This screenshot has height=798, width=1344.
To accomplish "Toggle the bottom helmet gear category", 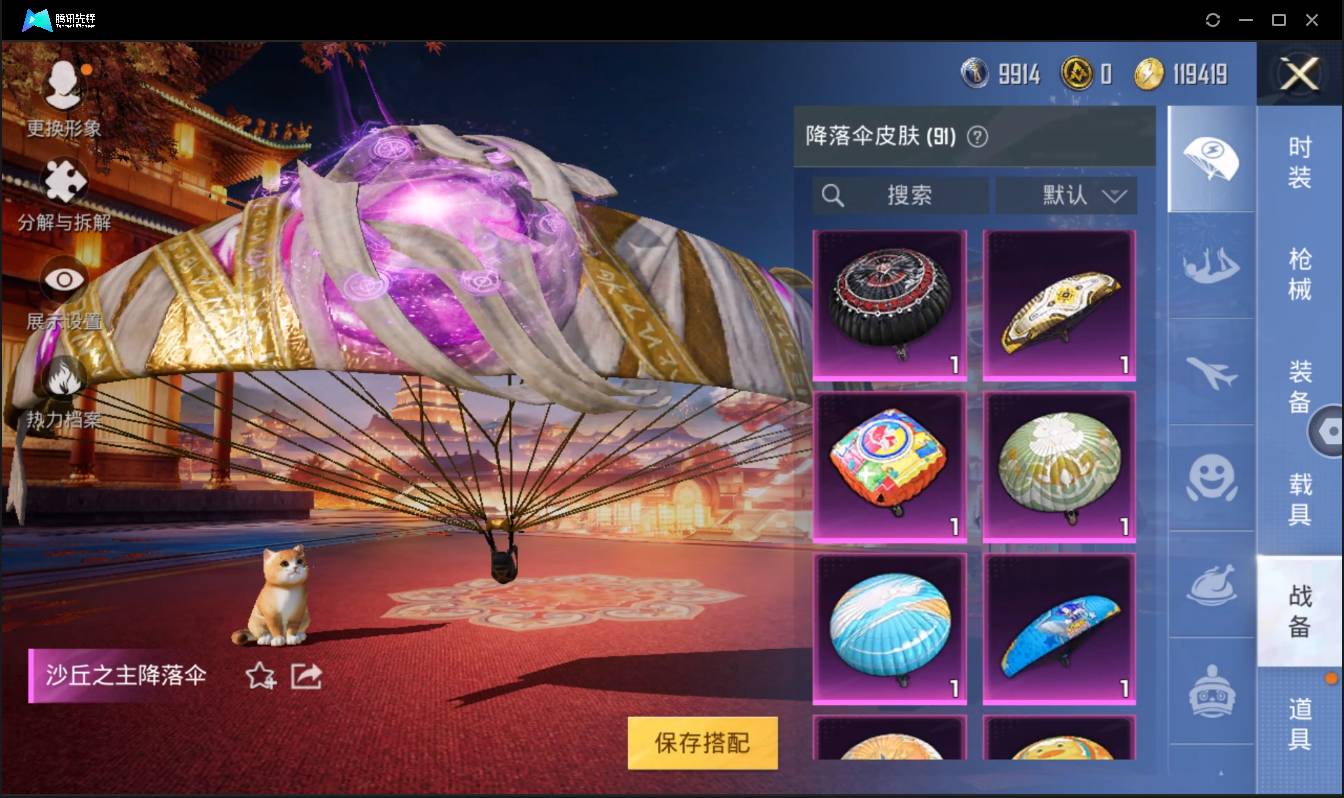I will [x=1211, y=690].
